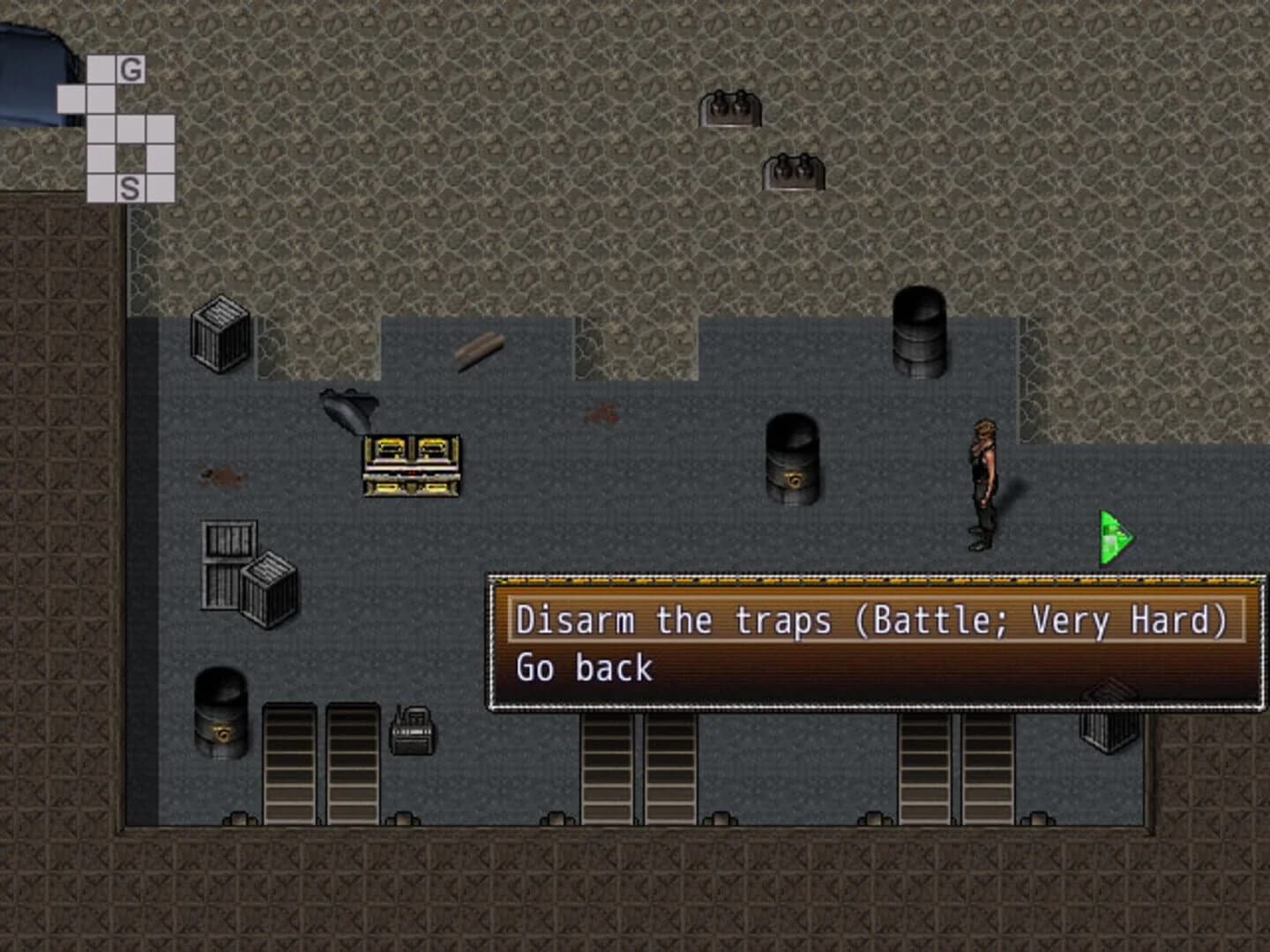Select "Disarm the traps (Battle; Very Hard)" option

(x=873, y=620)
